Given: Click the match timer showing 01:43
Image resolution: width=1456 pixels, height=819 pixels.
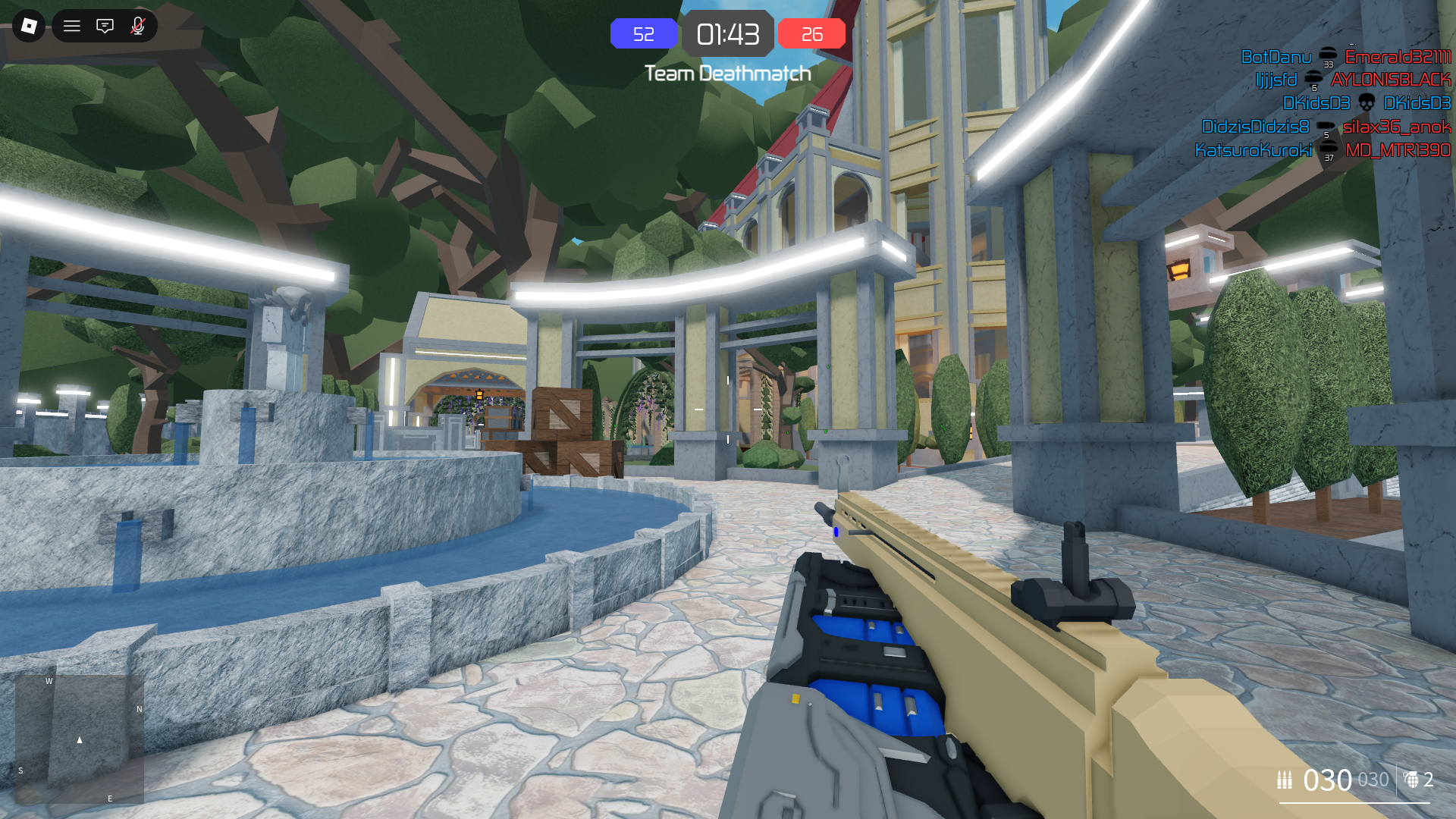Looking at the screenshot, I should (728, 33).
